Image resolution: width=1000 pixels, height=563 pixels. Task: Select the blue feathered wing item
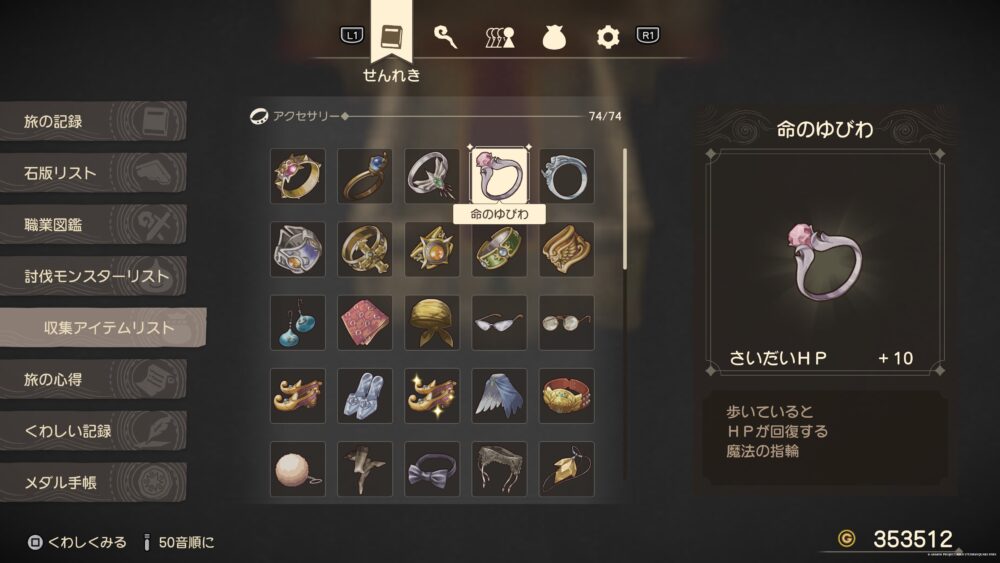[500, 396]
